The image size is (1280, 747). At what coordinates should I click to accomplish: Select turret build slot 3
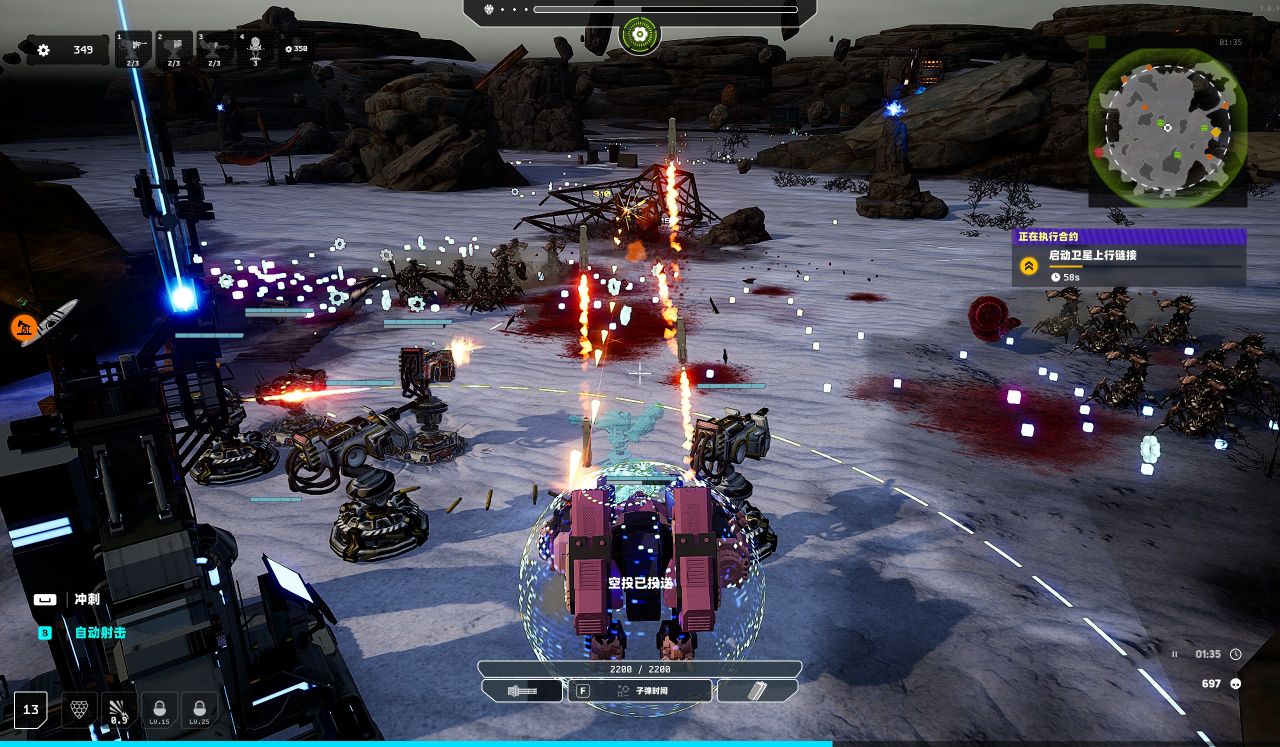(x=214, y=49)
